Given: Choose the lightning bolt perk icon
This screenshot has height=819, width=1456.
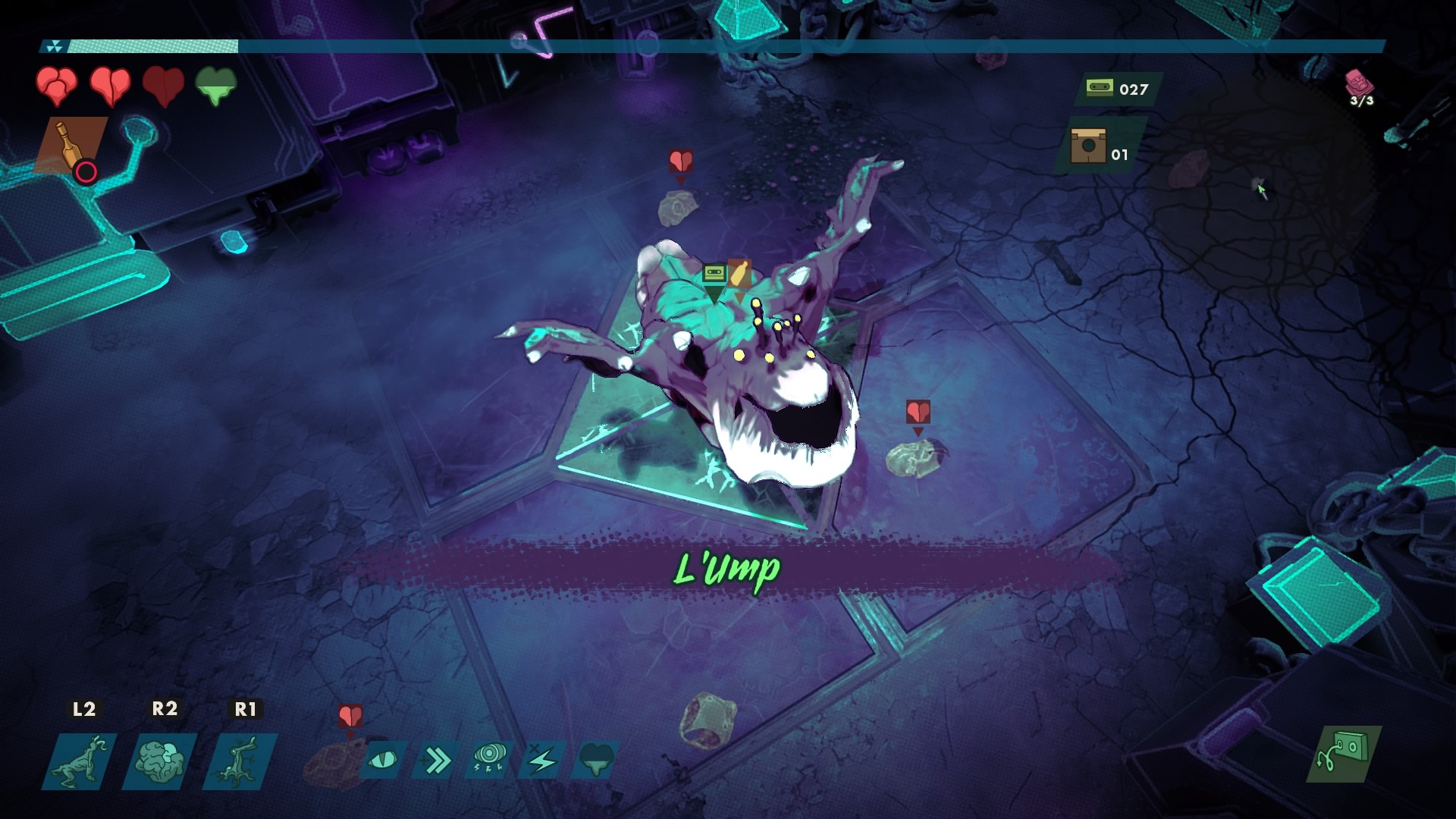Looking at the screenshot, I should [543, 760].
